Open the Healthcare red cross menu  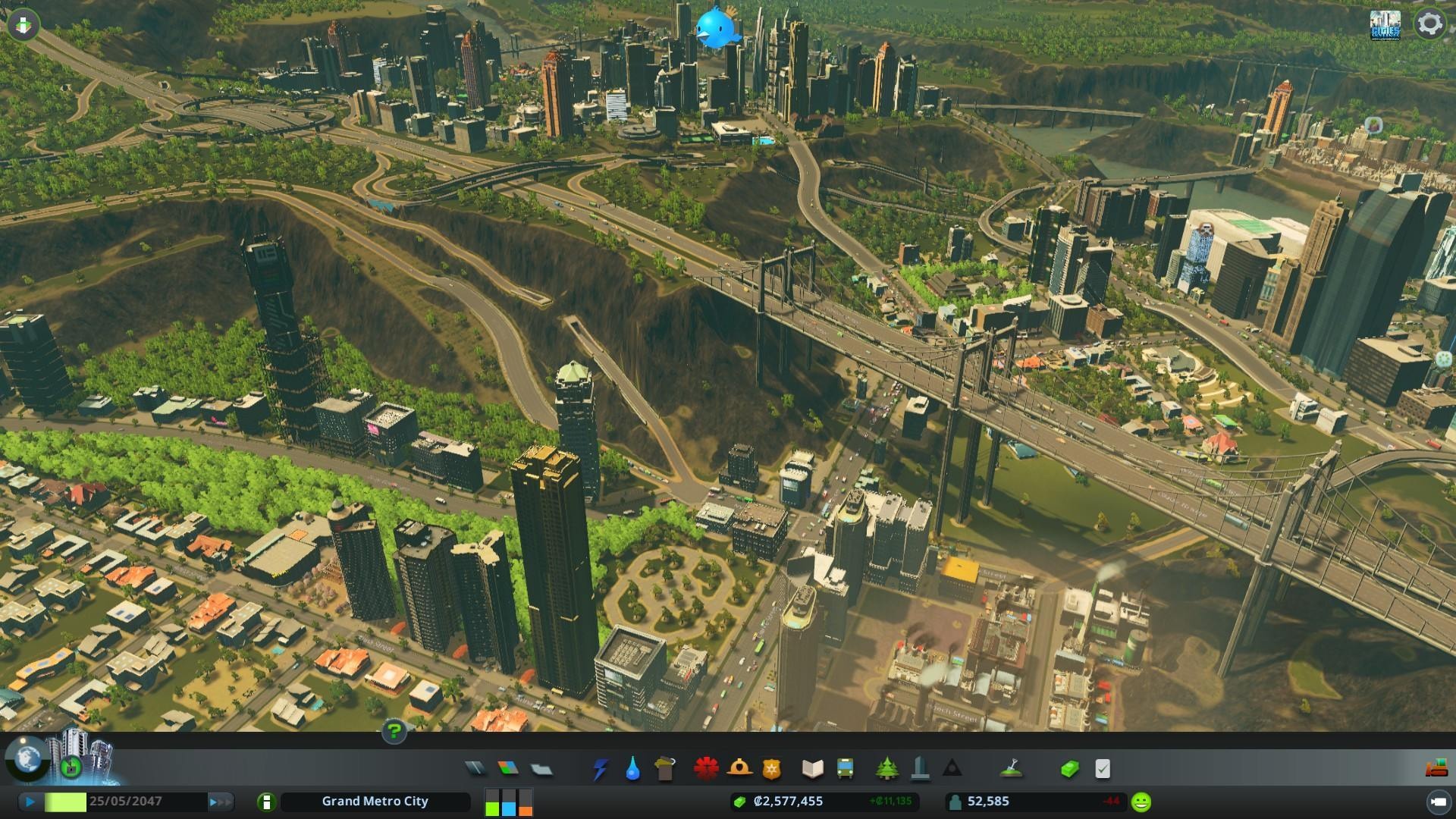[x=706, y=769]
